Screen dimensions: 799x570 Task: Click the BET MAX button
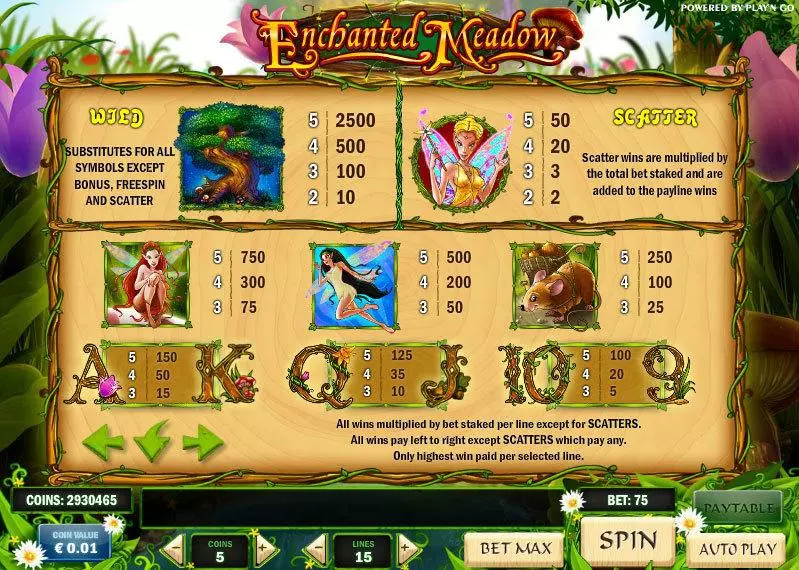(x=513, y=548)
